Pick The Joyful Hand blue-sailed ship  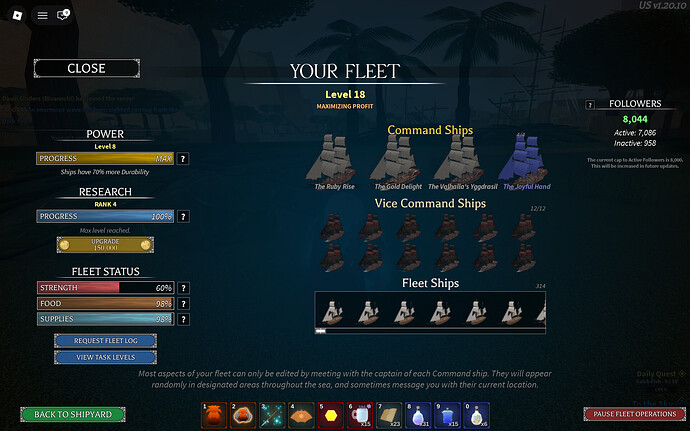(525, 160)
